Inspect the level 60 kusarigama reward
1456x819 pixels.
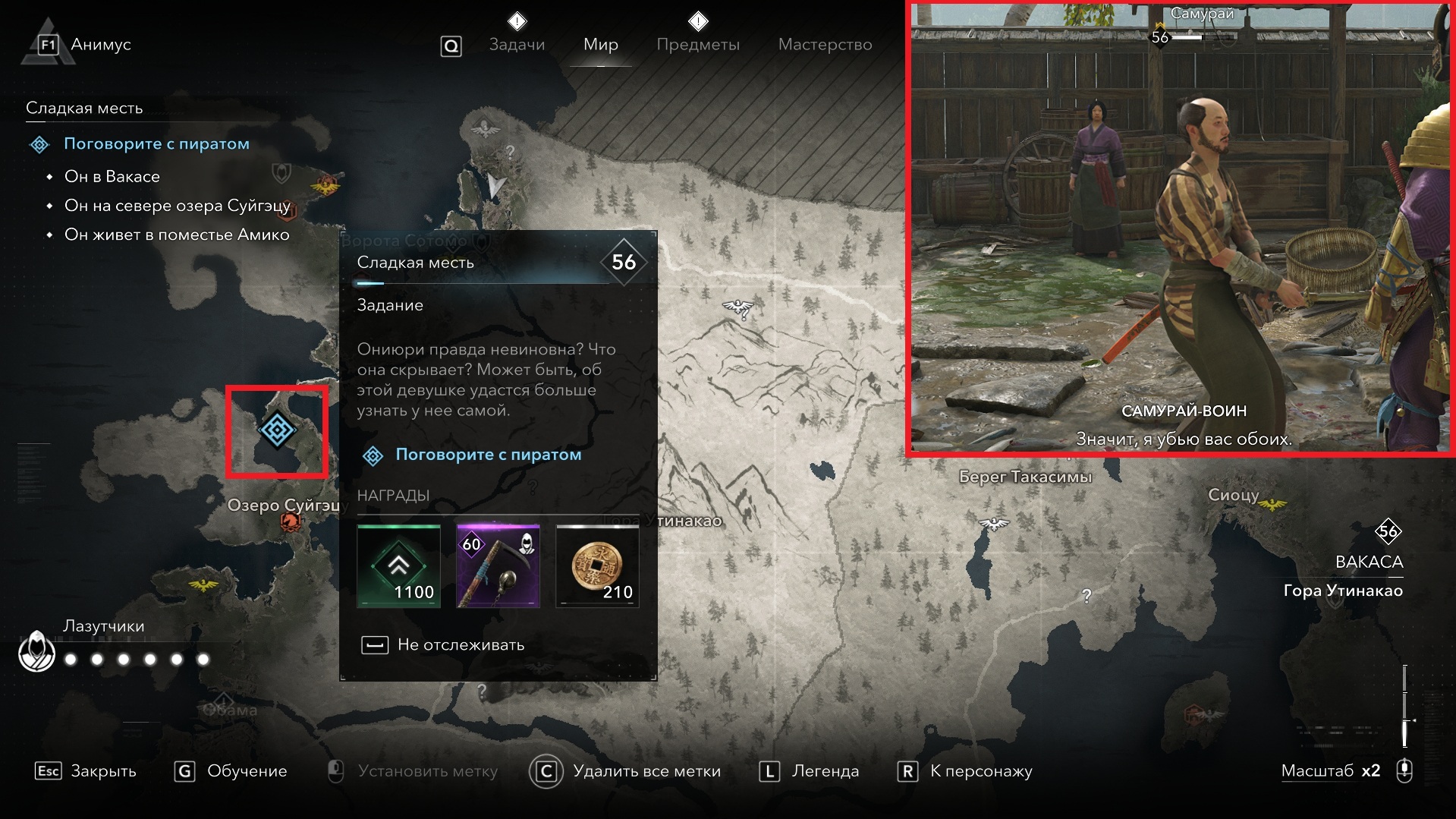click(498, 566)
